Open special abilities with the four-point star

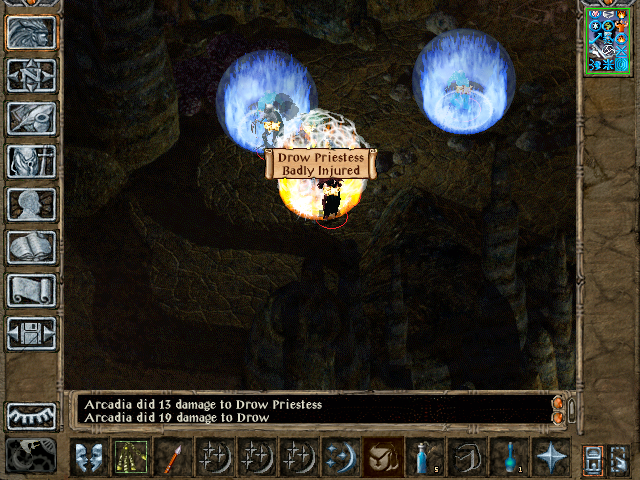pos(551,457)
